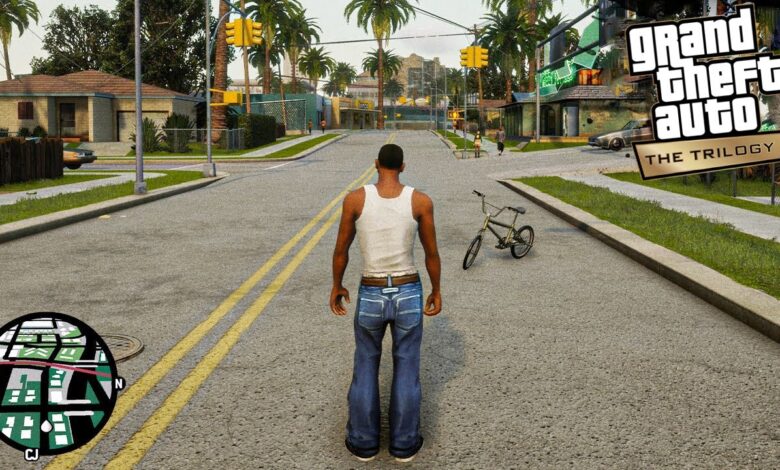This screenshot has height=470, width=780.
Task: Open the circular minimap
Action: click(56, 382)
